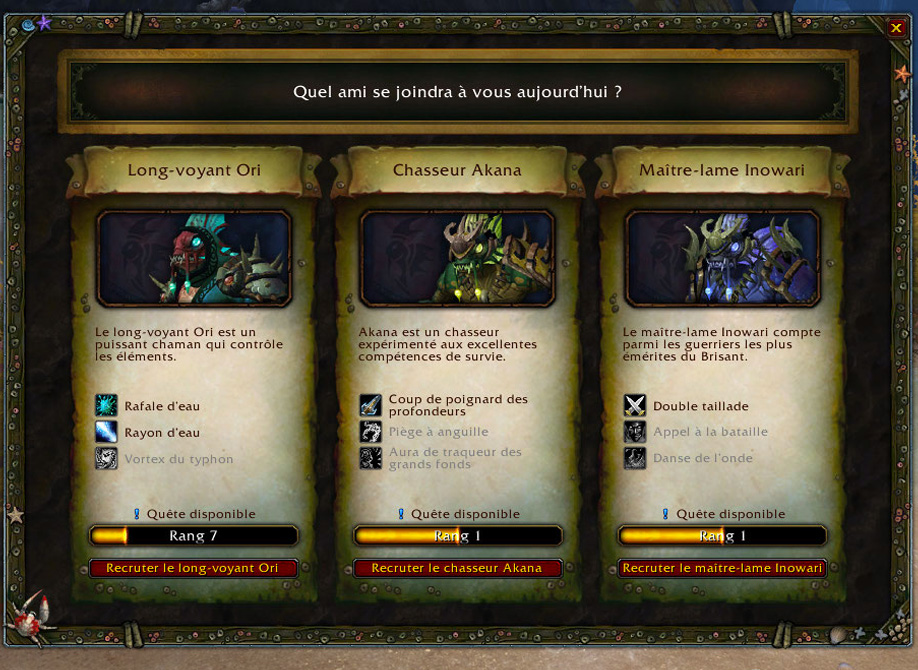Pick Maître-lame Inowari's portrait

coord(722,258)
